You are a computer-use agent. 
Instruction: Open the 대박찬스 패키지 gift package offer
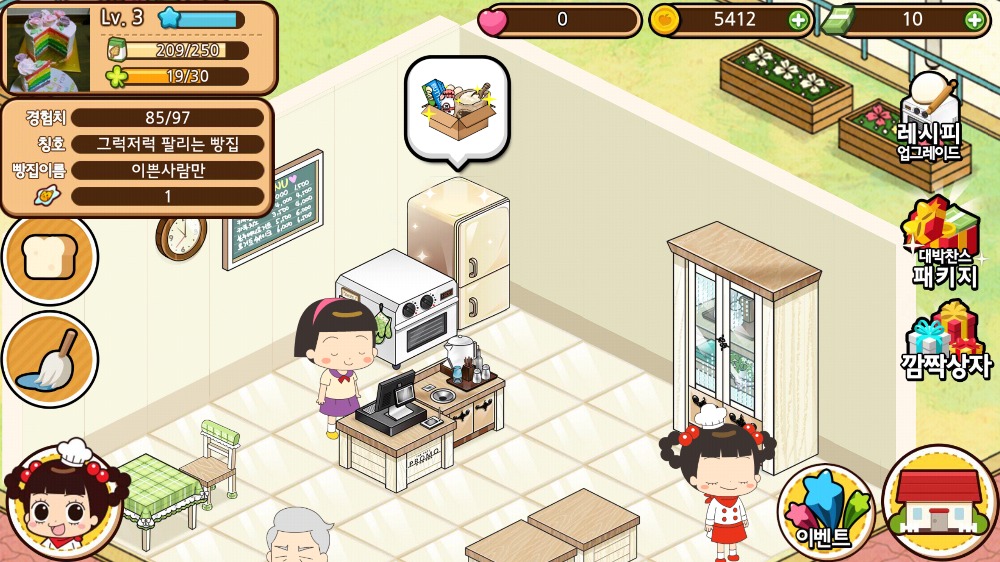pos(942,243)
